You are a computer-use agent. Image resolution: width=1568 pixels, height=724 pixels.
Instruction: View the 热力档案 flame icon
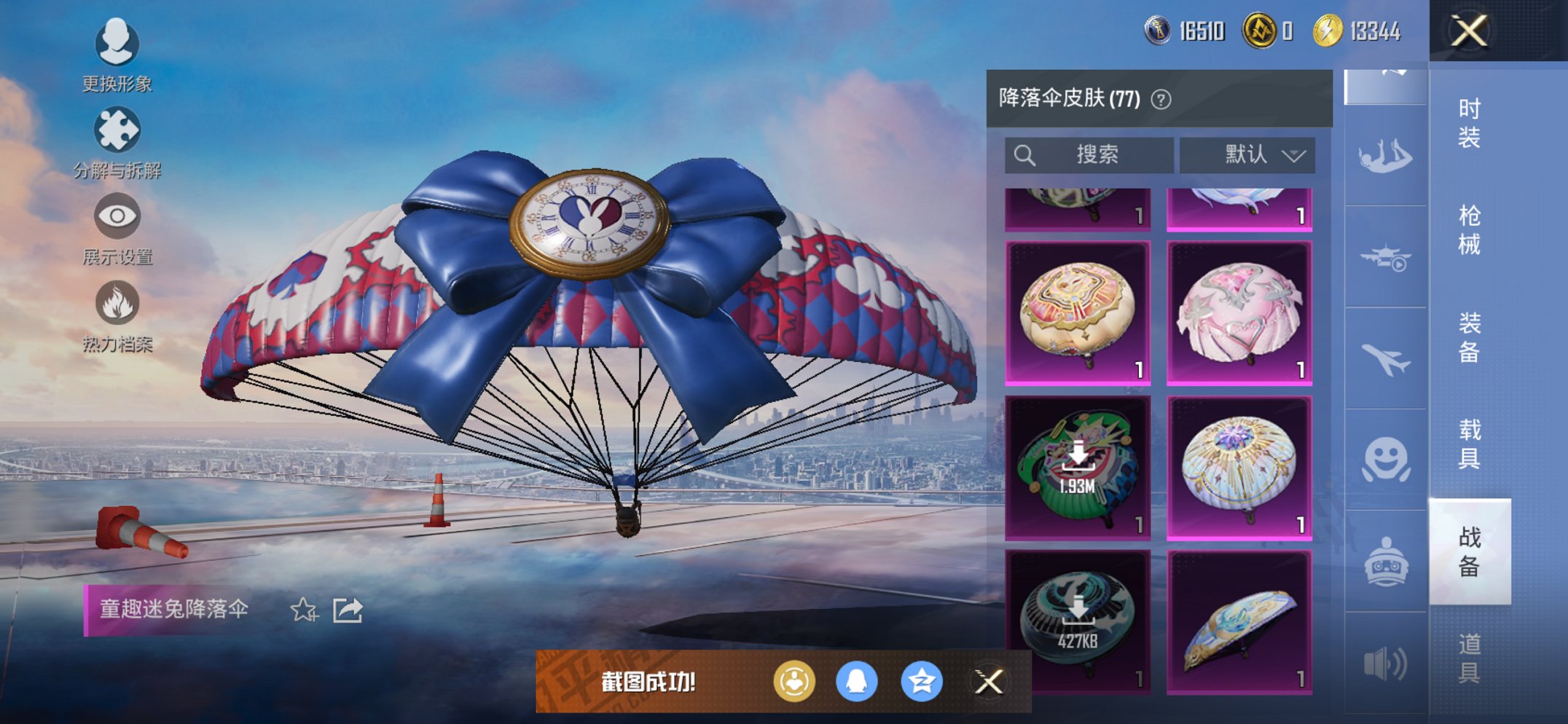pyautogui.click(x=117, y=300)
